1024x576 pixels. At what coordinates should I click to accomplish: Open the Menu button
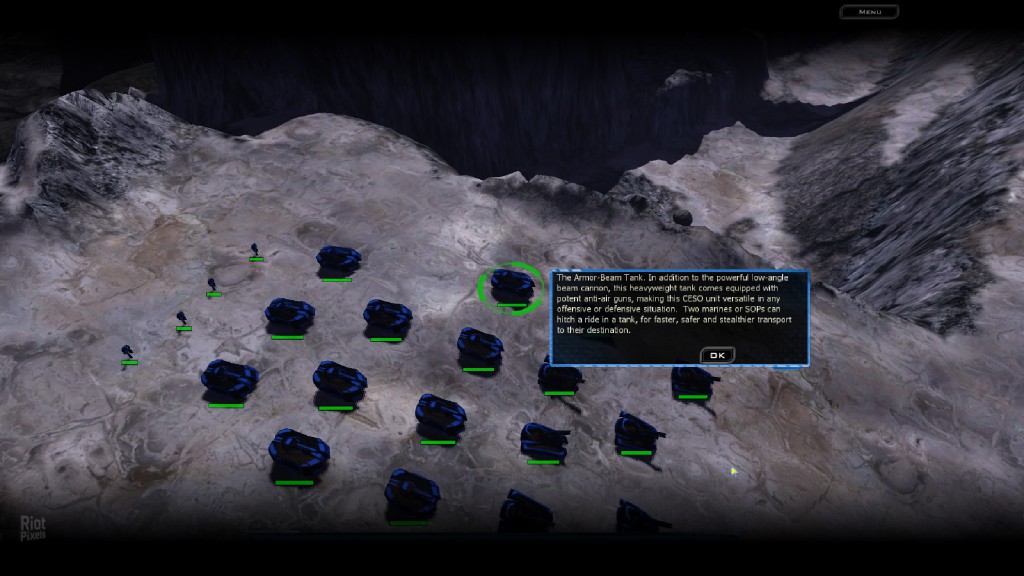[869, 12]
